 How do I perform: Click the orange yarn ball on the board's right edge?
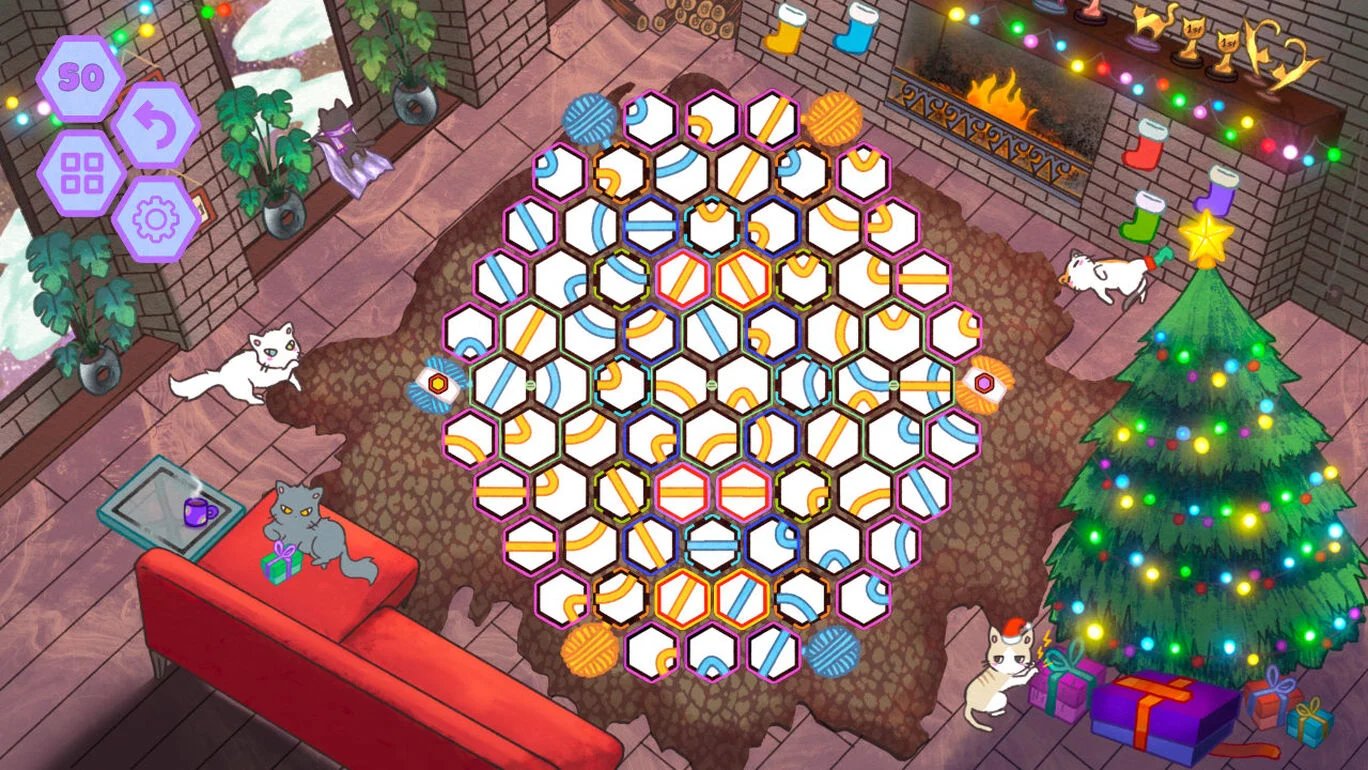point(985,385)
